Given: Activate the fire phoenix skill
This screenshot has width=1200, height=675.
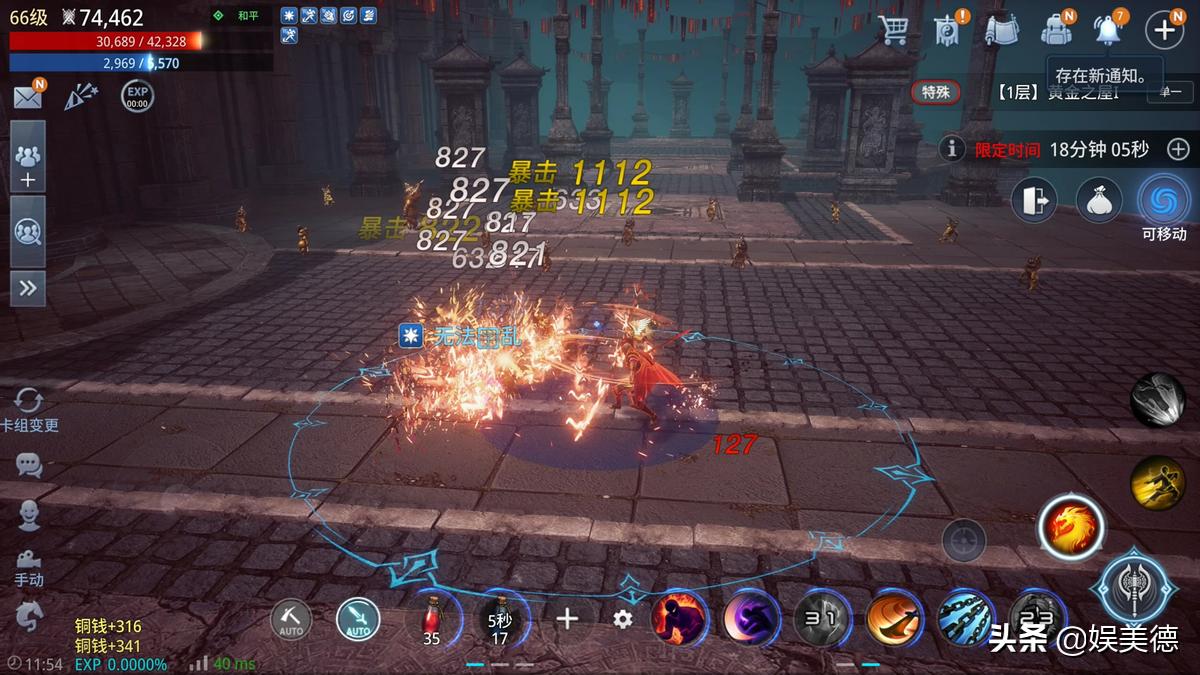Looking at the screenshot, I should tap(1070, 525).
